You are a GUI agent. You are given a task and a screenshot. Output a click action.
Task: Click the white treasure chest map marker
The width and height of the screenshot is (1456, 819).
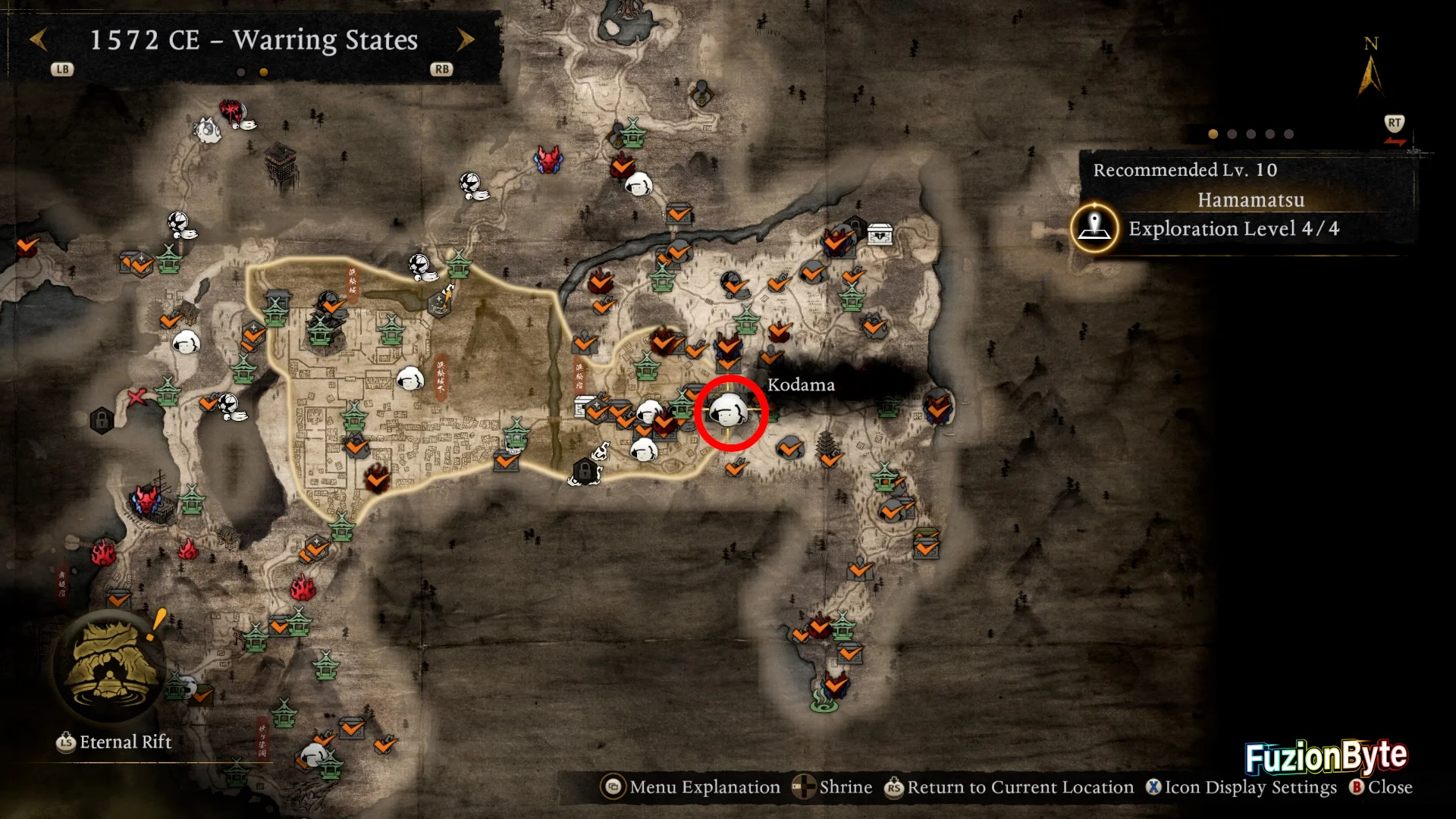879,234
